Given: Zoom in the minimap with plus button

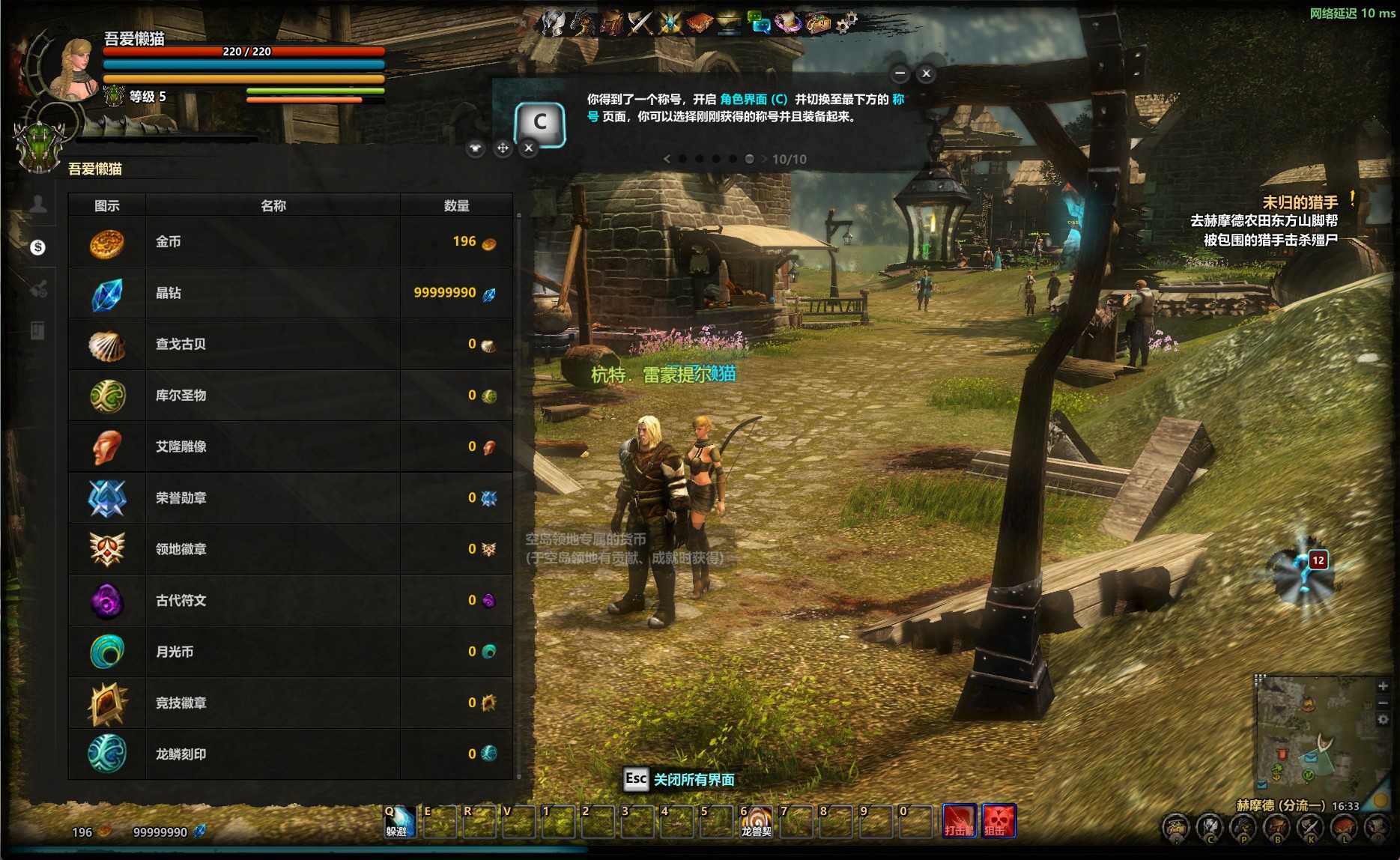Looking at the screenshot, I should coord(1383,686).
